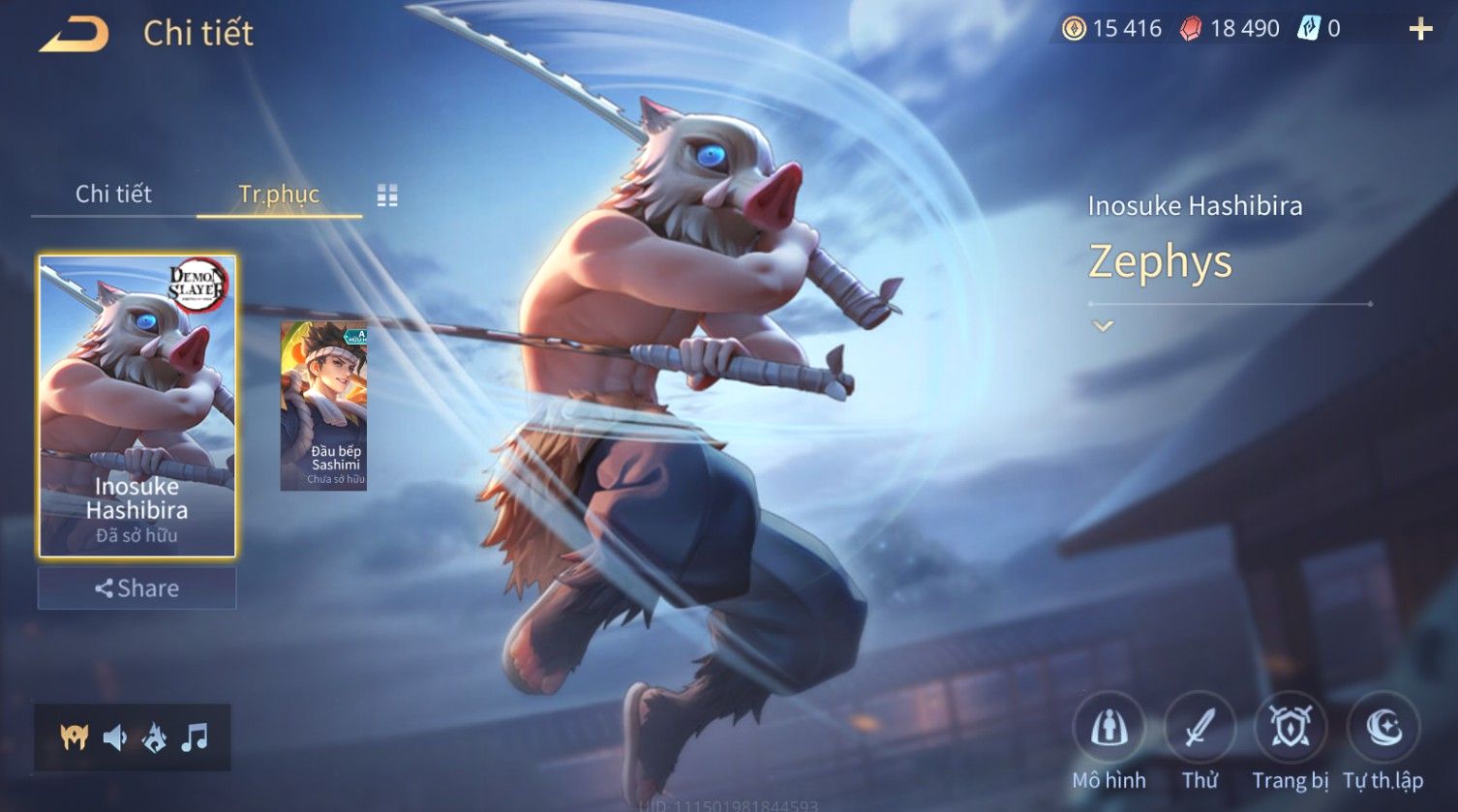
Task: Go back using the return arrow
Action: [74, 34]
